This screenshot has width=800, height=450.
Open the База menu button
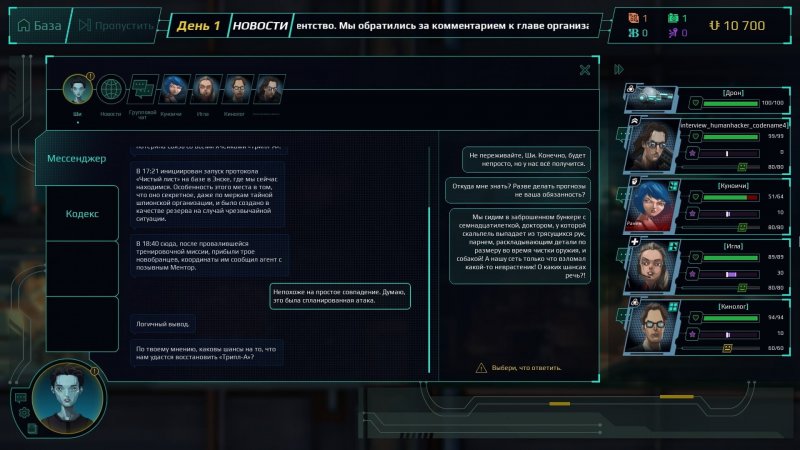(x=38, y=25)
